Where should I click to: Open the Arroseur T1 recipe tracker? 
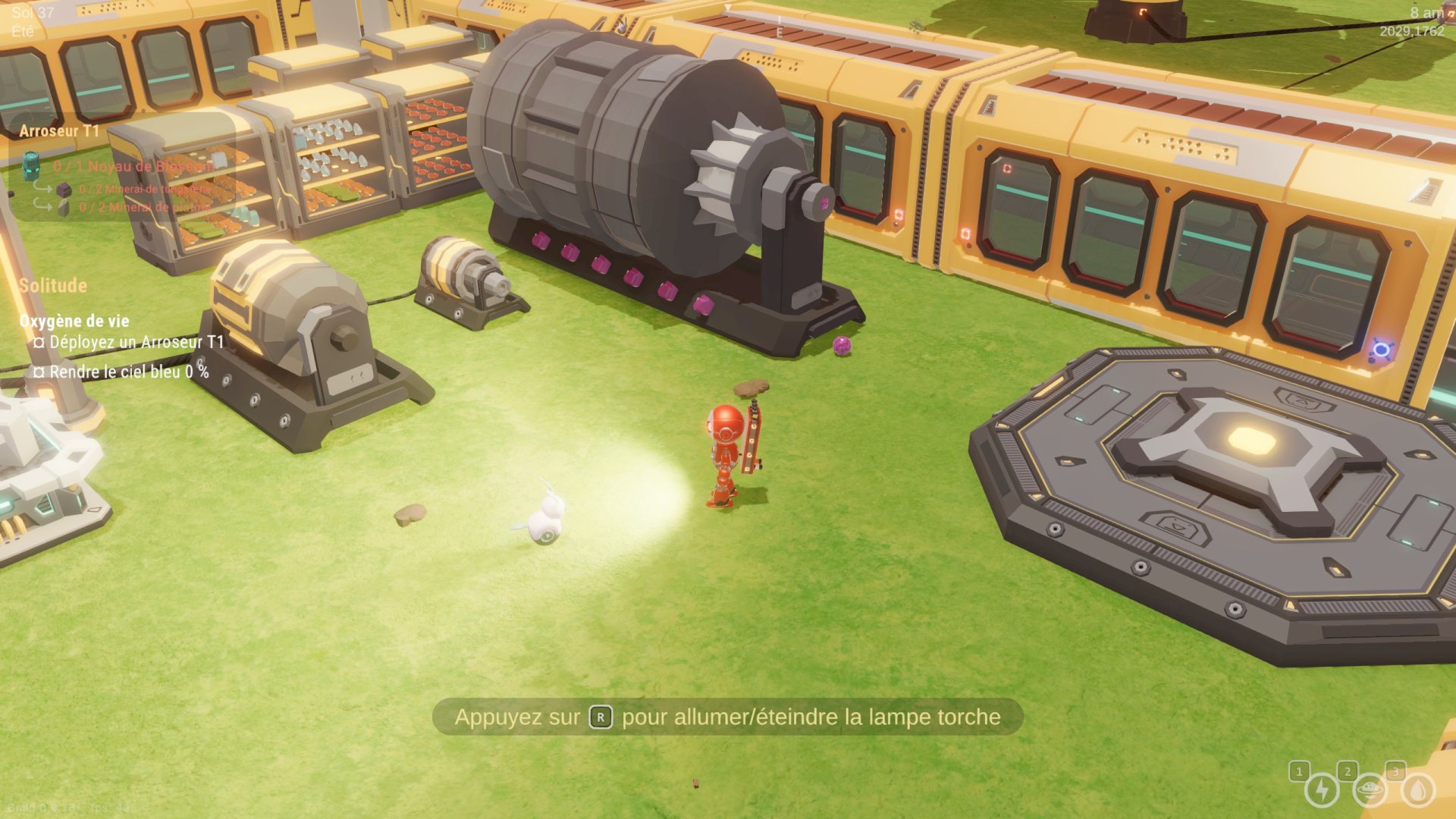tap(59, 131)
